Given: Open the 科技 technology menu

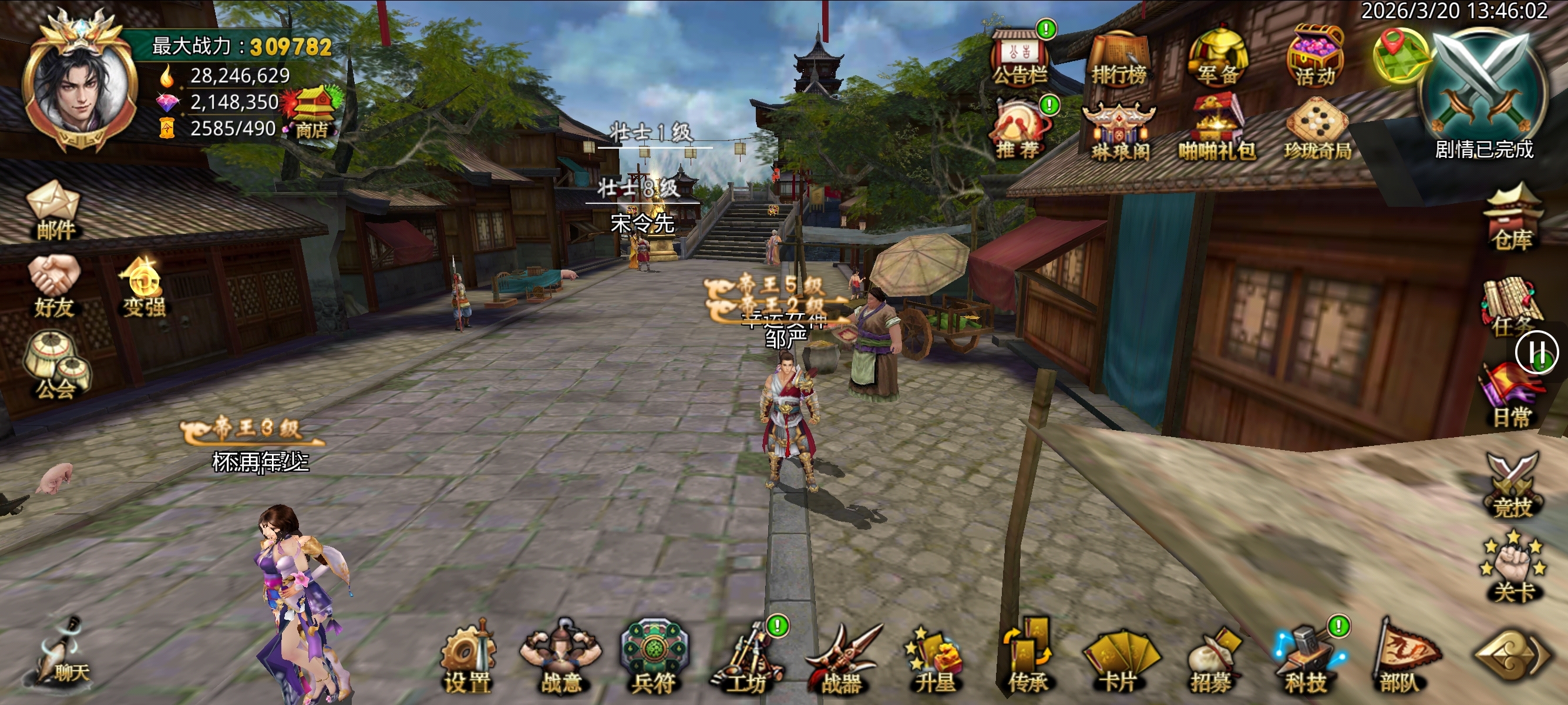Looking at the screenshot, I should (x=1306, y=660).
